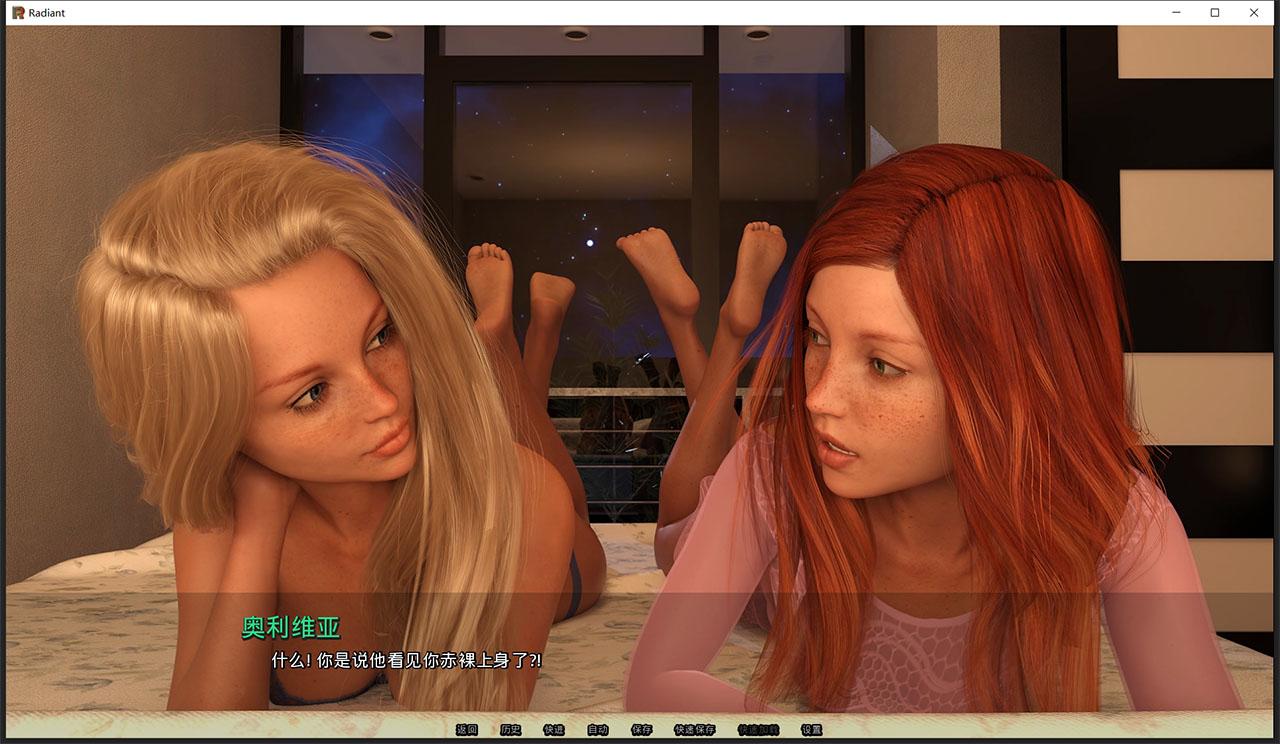Maximize the Radiant game window

[x=1214, y=12]
